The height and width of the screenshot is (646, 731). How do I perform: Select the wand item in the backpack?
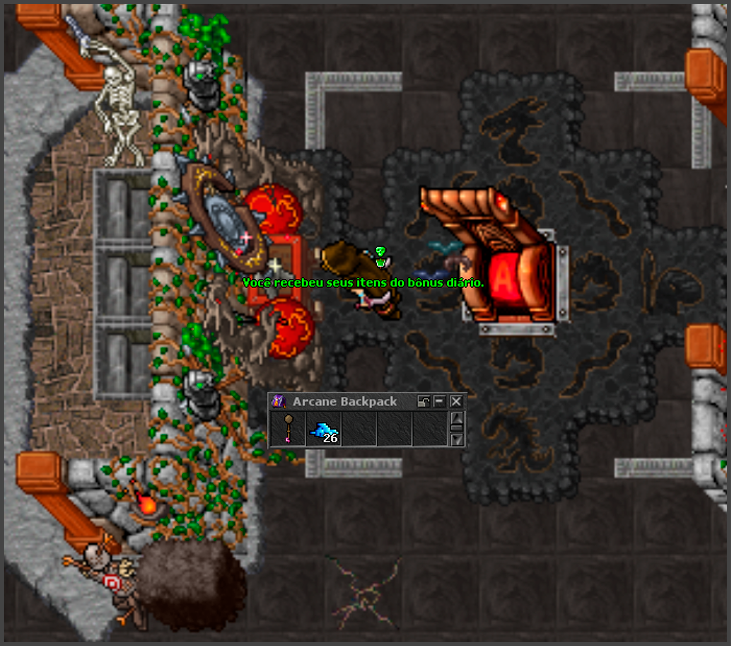click(288, 430)
